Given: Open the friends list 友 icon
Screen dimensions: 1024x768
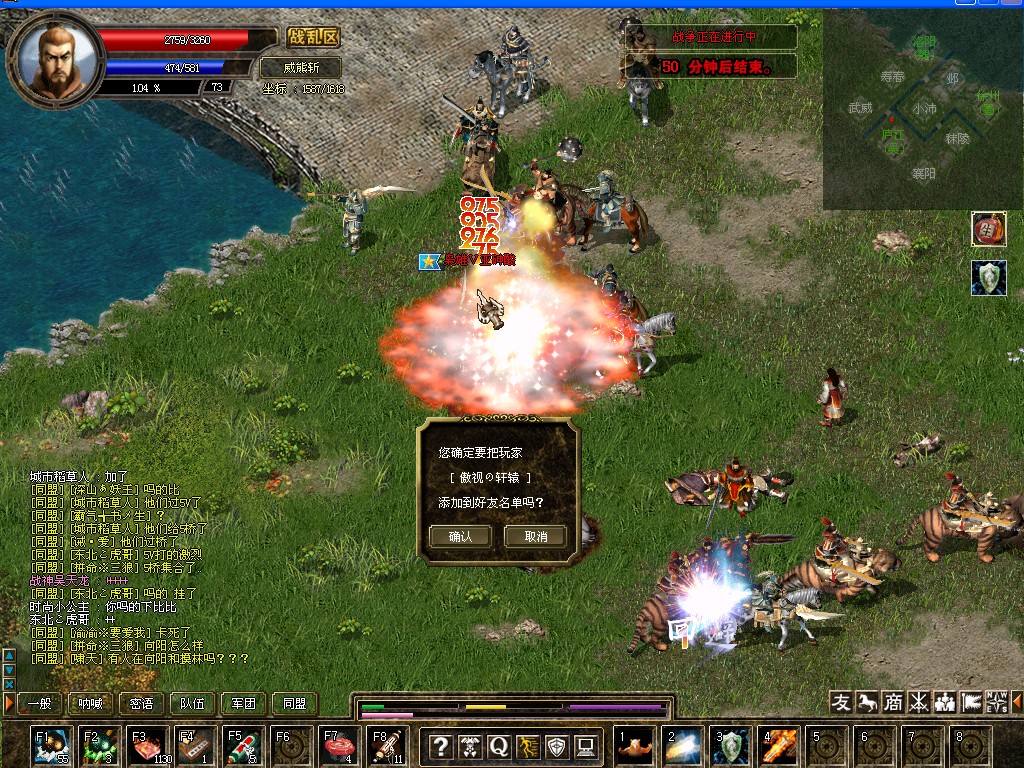Looking at the screenshot, I should point(842,702).
